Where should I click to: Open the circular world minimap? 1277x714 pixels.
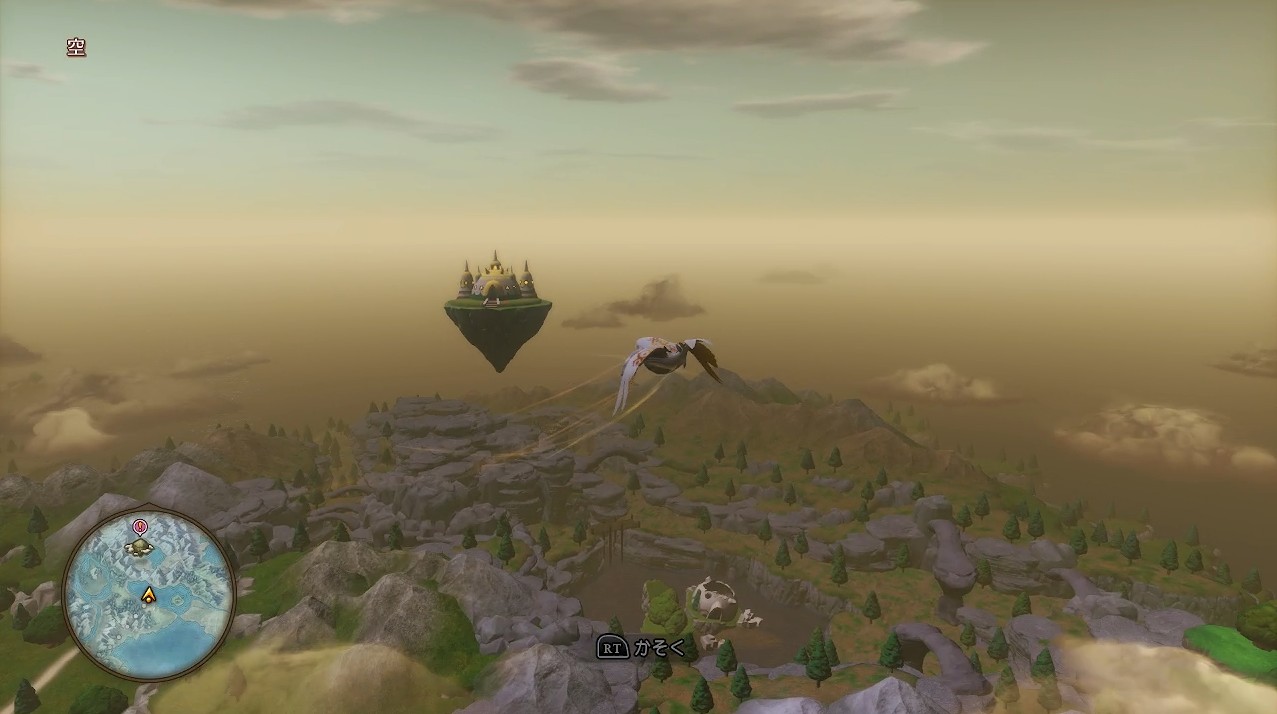click(148, 596)
